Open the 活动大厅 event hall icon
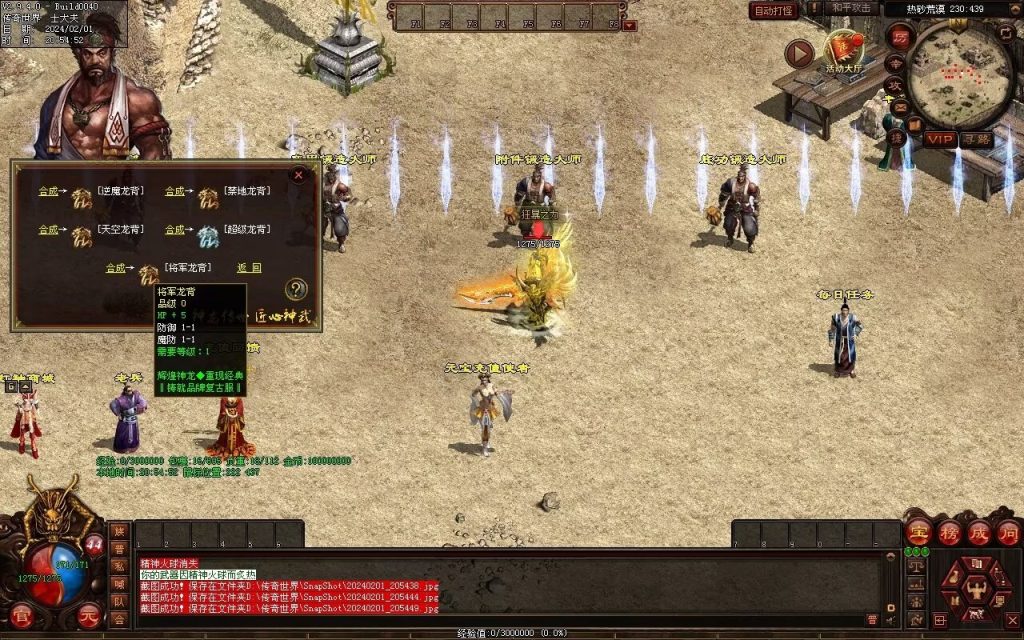The width and height of the screenshot is (1024, 640). click(x=845, y=52)
